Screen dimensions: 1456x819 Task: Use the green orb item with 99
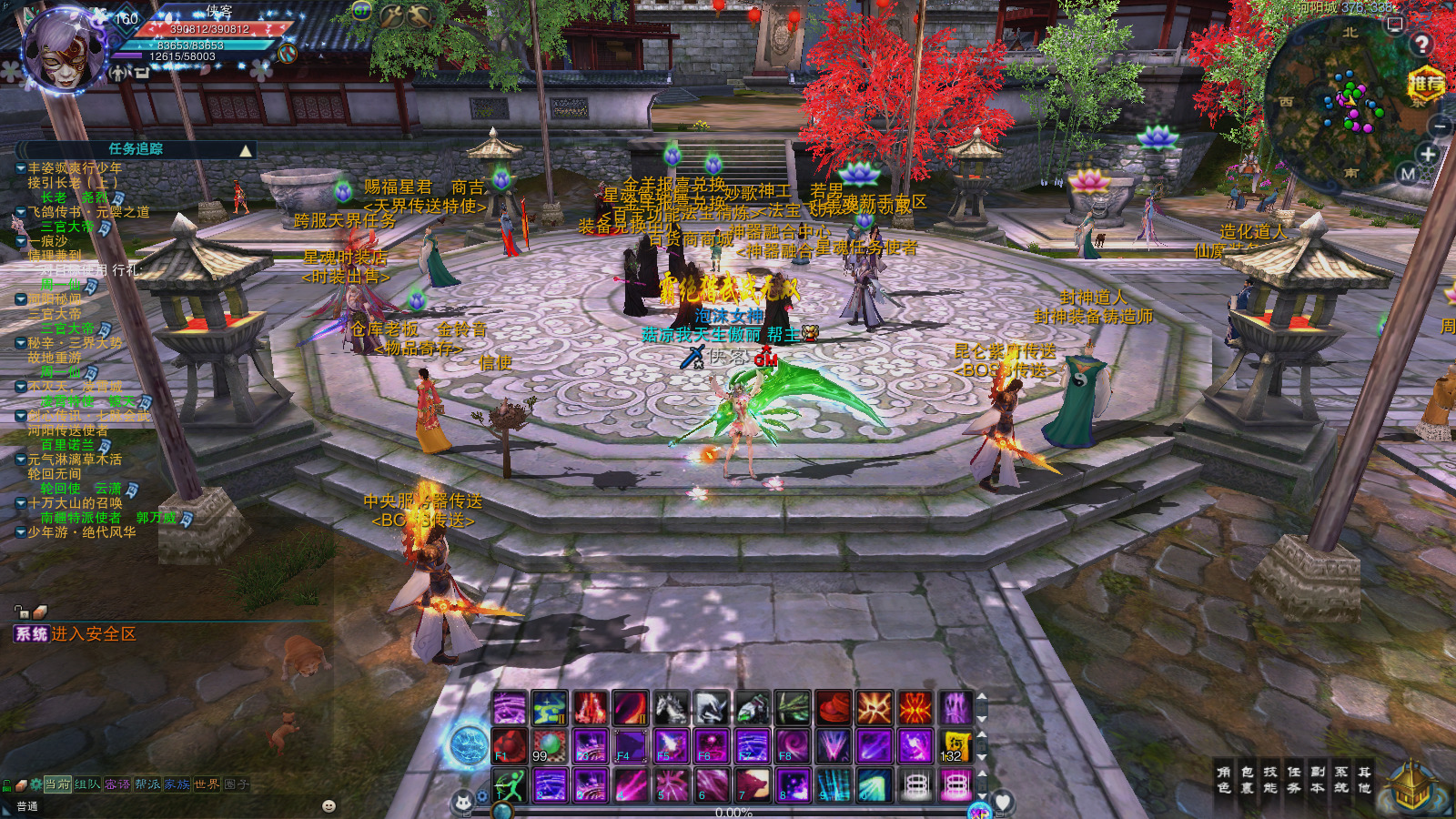550,746
